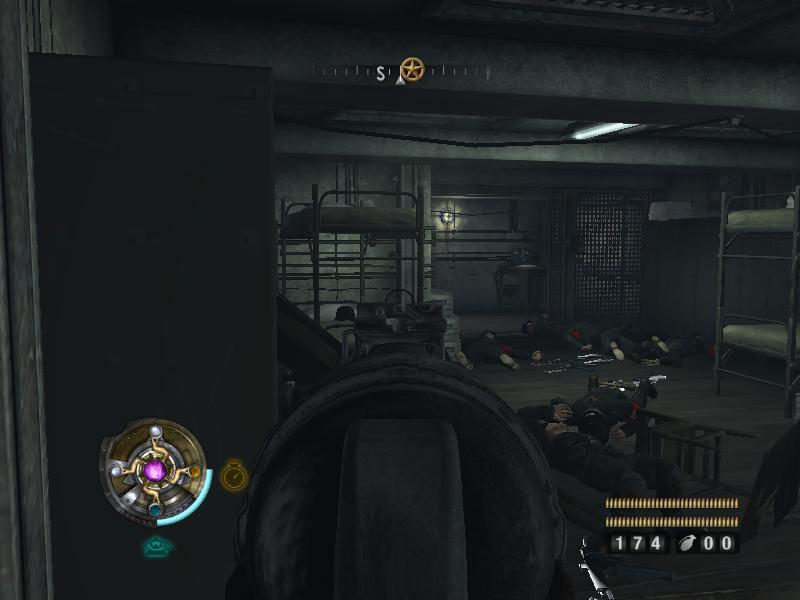Select the gold stopwatch power icon
The height and width of the screenshot is (600, 800).
(233, 474)
